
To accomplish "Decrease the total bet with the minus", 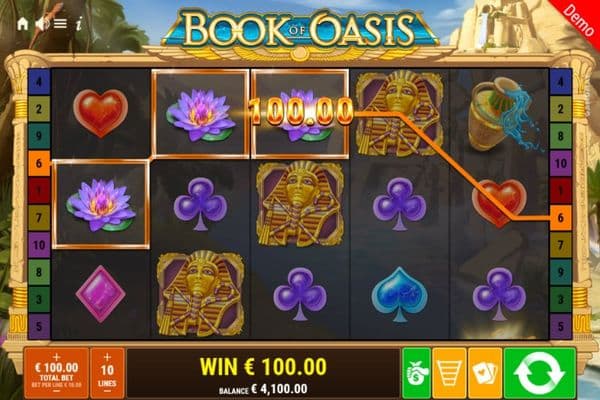I will coord(56,392).
